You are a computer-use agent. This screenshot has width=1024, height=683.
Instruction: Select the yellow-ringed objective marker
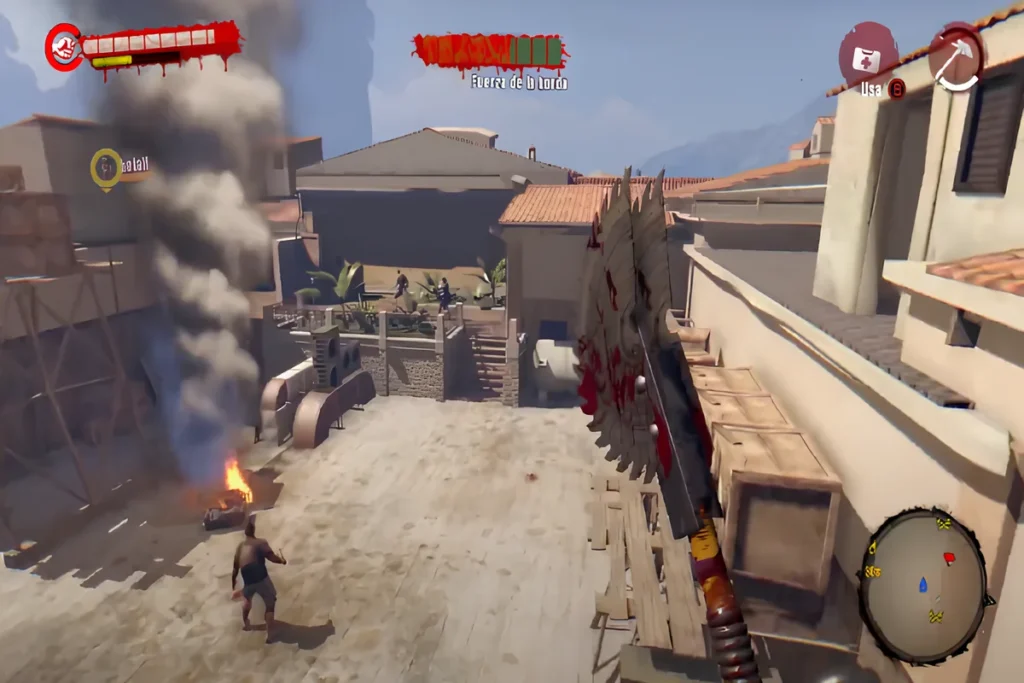click(106, 168)
